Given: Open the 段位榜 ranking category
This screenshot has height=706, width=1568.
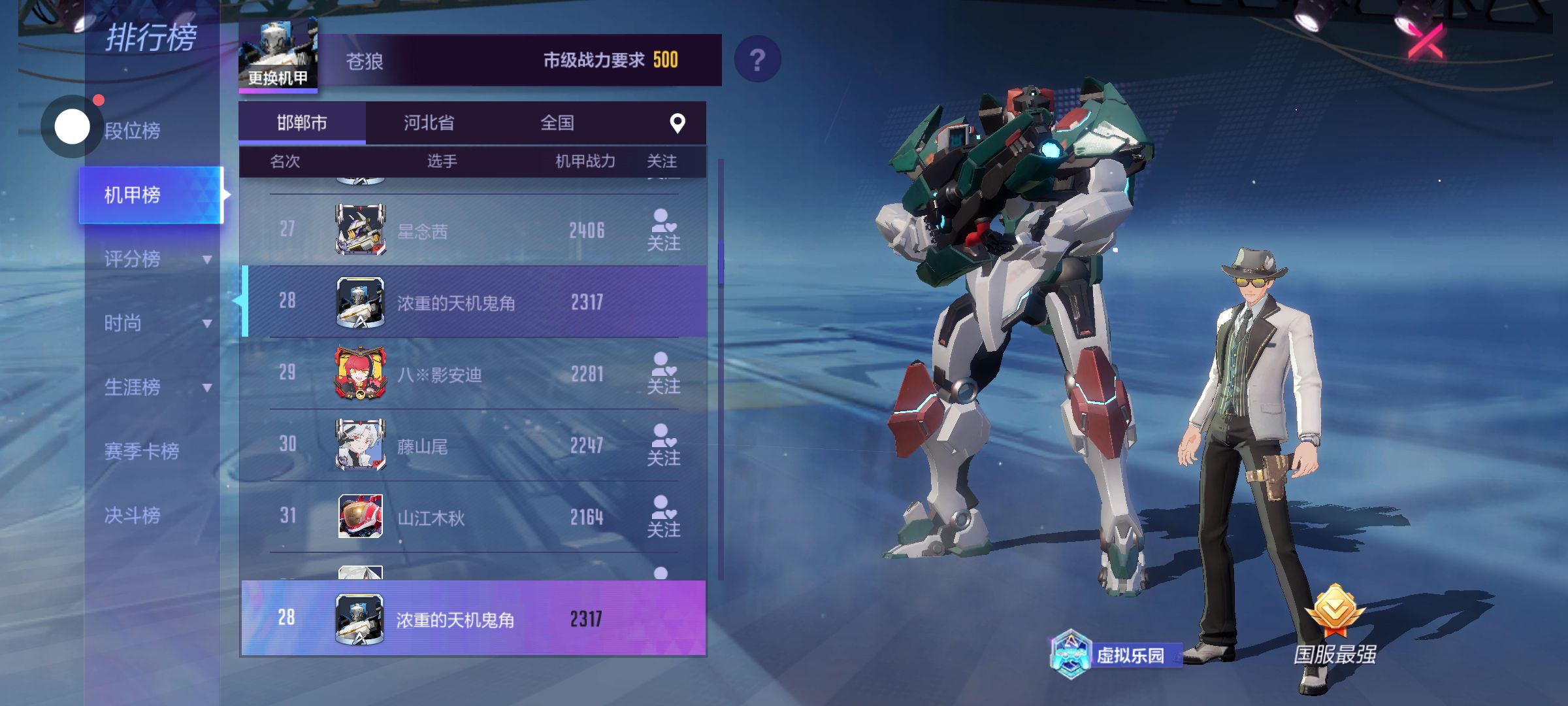Looking at the screenshot, I should 133,131.
